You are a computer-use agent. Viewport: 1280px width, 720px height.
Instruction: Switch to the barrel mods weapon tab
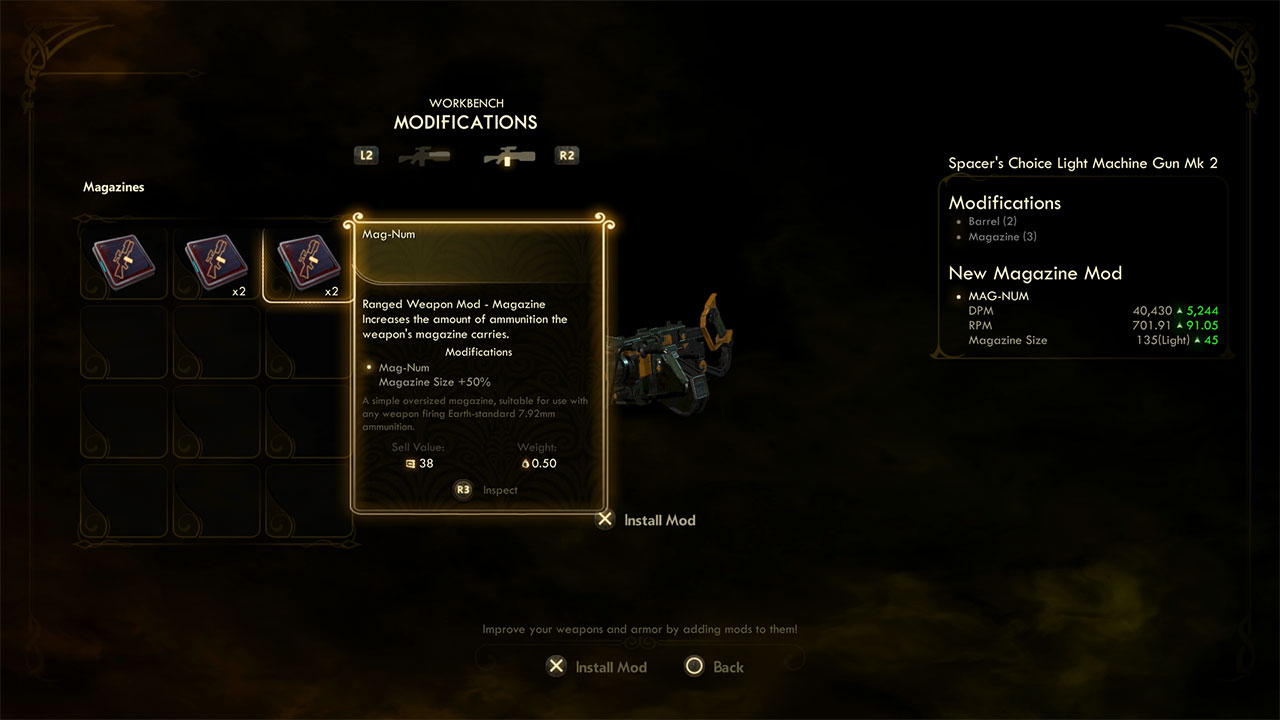click(x=424, y=156)
